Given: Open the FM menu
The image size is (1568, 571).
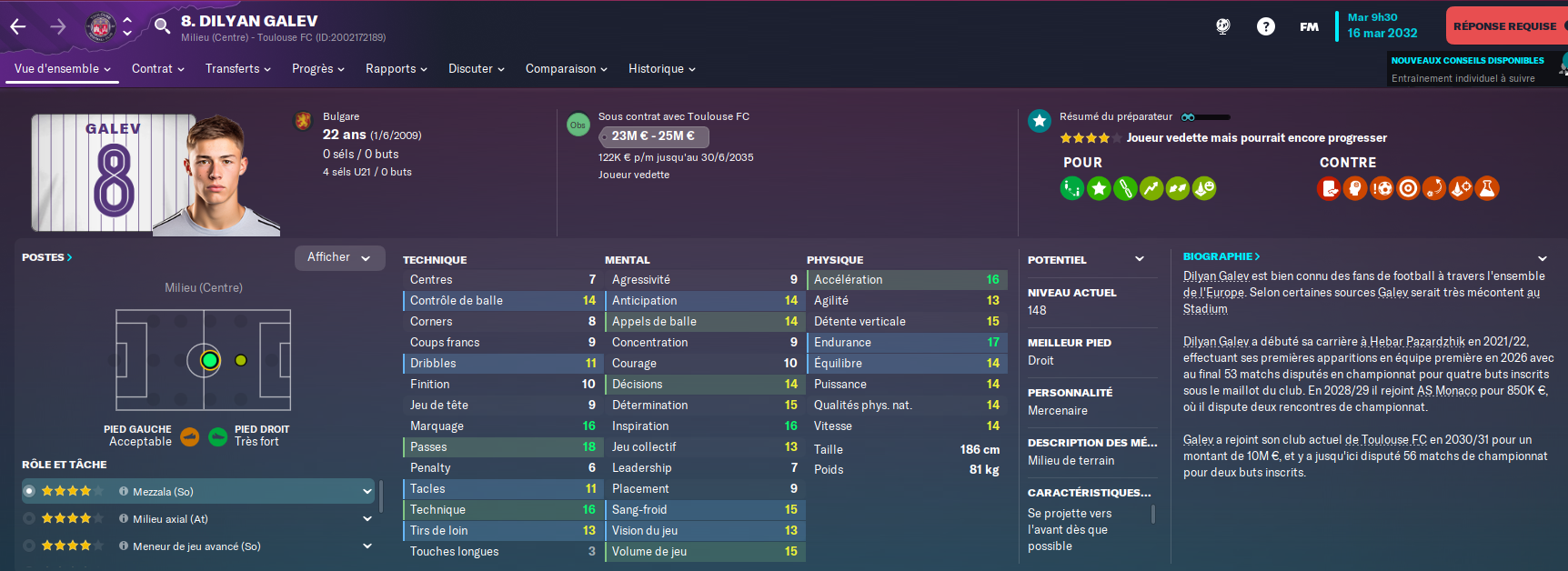Looking at the screenshot, I should tap(1309, 26).
